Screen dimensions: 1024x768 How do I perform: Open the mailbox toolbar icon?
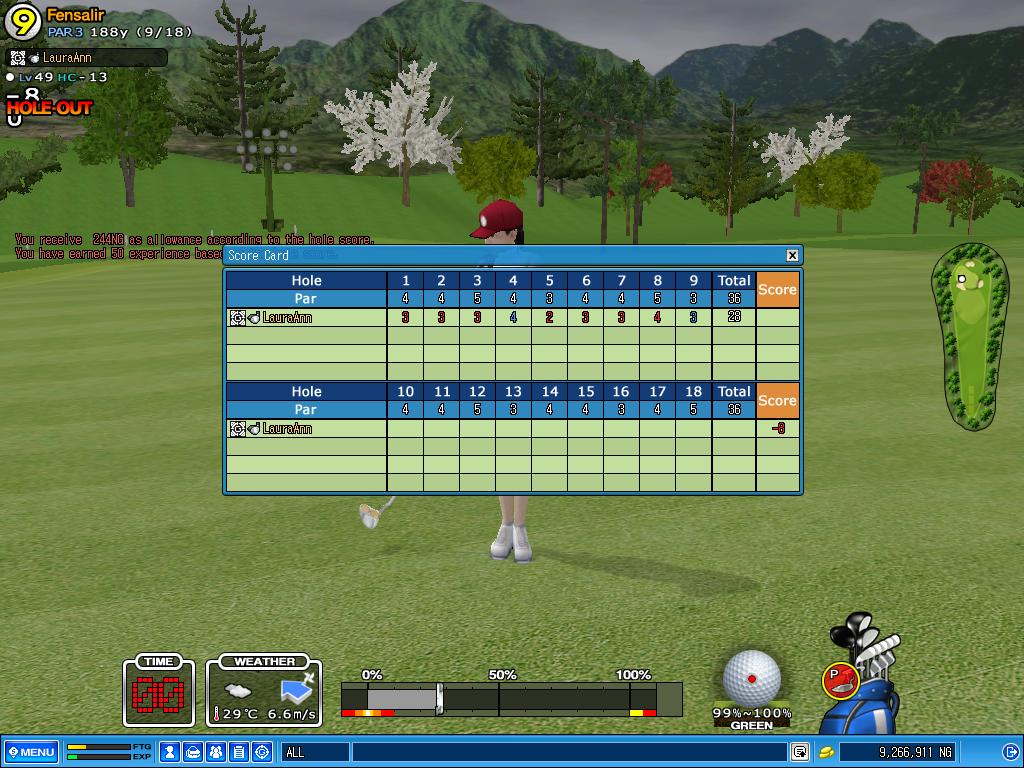193,752
